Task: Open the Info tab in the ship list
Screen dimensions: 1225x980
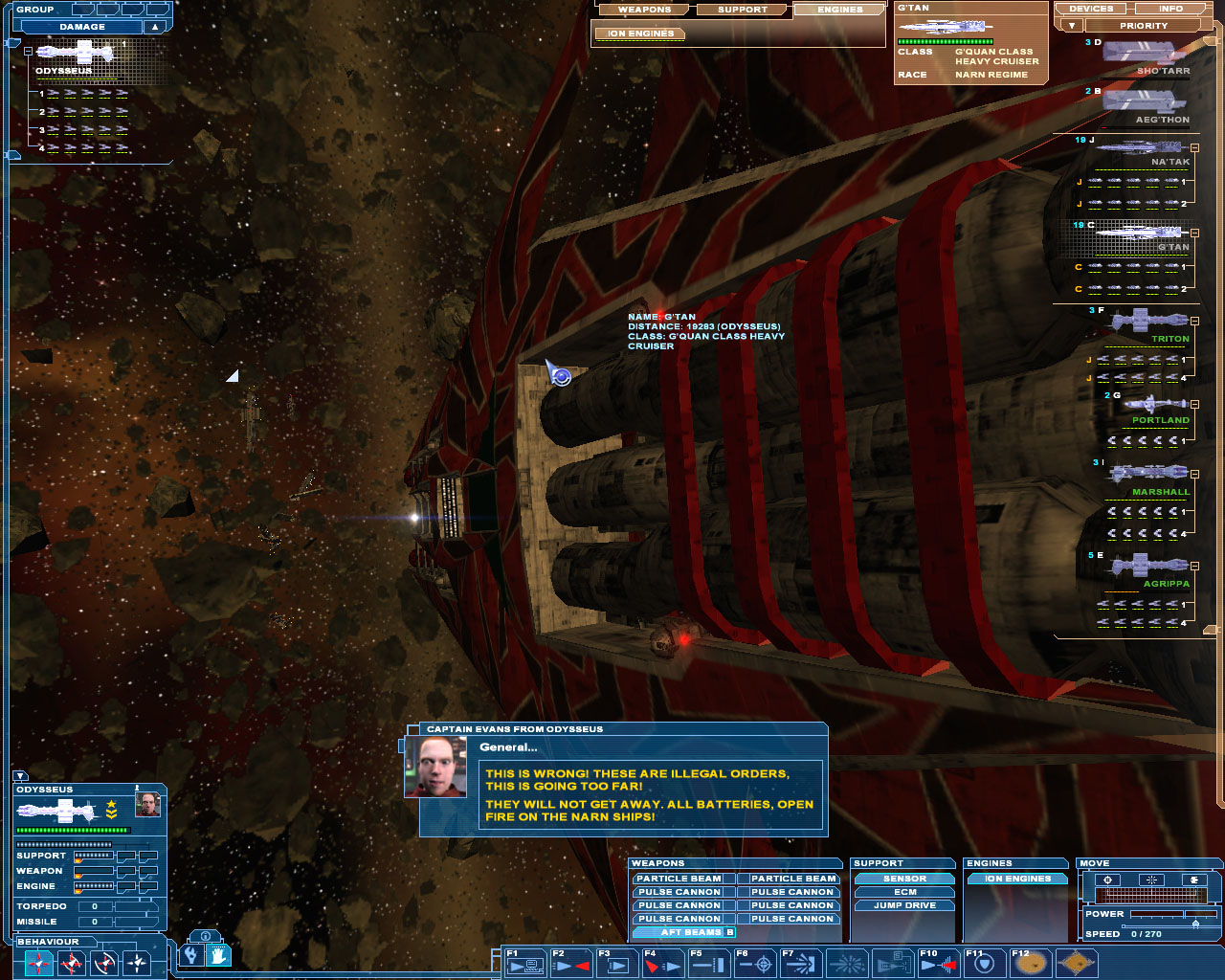Action: (x=1170, y=9)
